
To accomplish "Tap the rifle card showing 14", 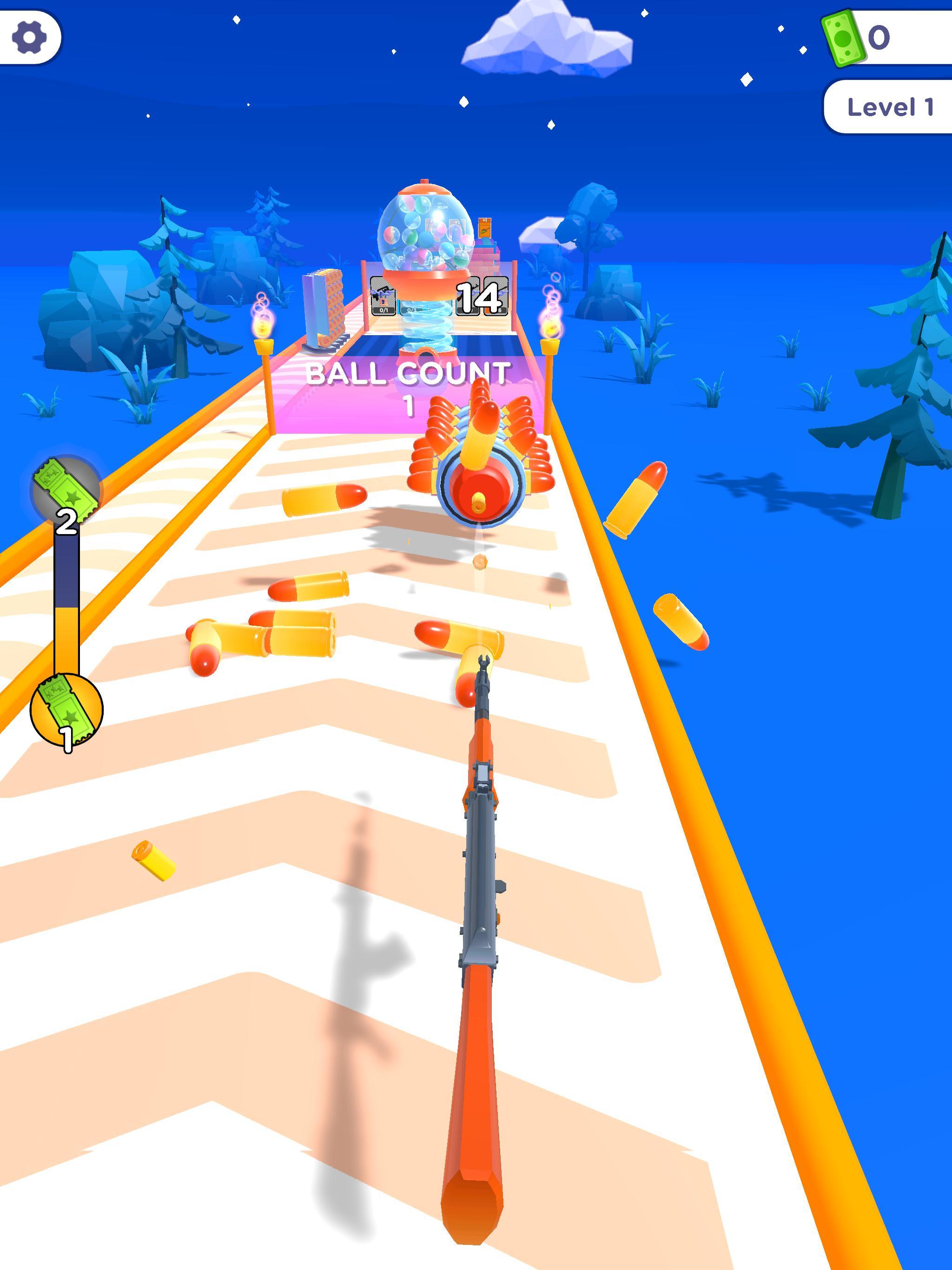I will pyautogui.click(x=469, y=296).
